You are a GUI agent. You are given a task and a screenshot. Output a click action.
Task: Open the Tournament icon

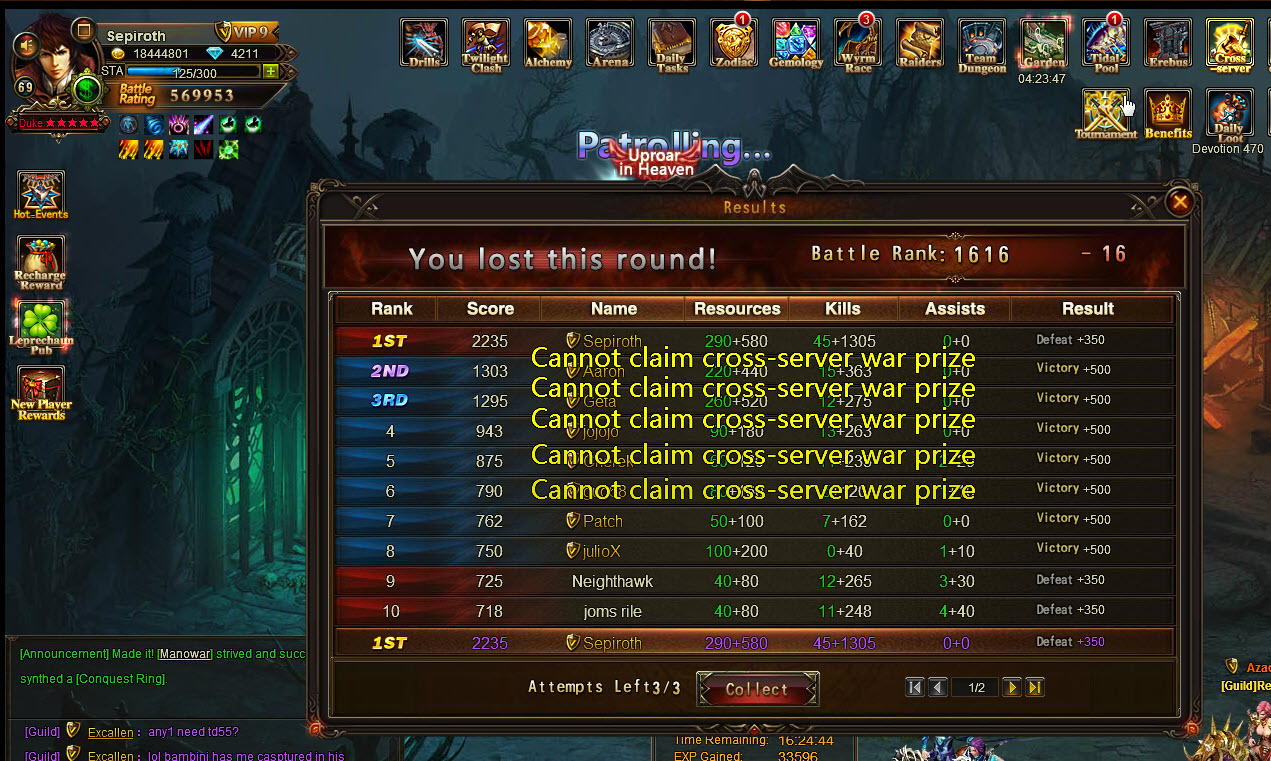[x=1106, y=113]
